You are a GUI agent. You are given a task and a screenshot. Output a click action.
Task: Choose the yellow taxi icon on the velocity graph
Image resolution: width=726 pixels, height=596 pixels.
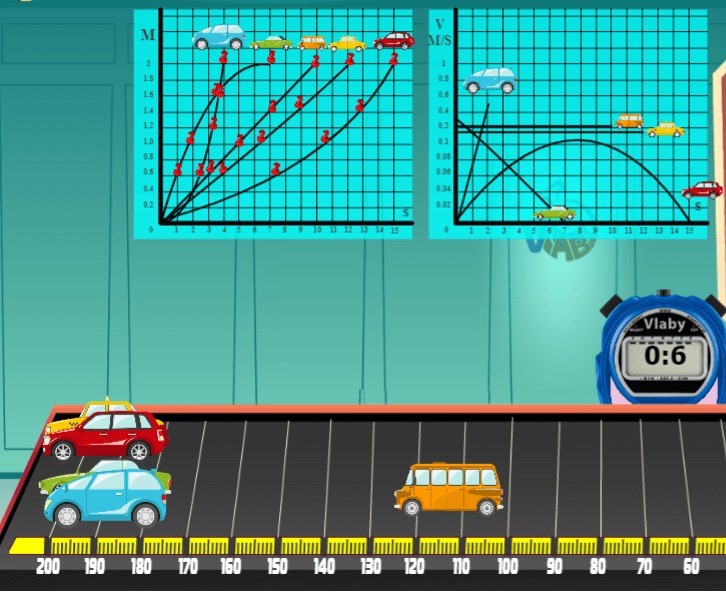[665, 129]
